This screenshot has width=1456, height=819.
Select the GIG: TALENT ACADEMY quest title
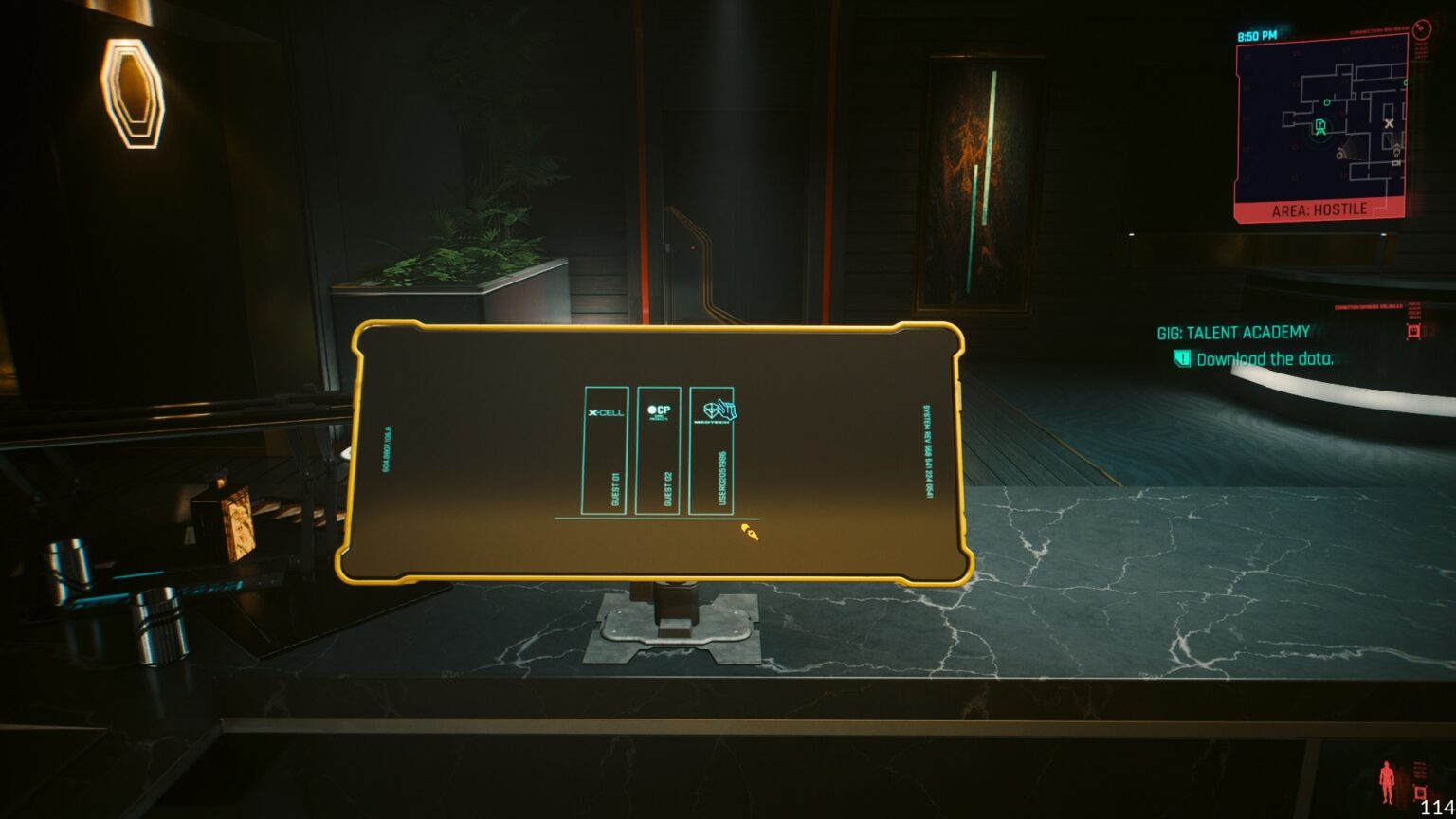click(1232, 333)
